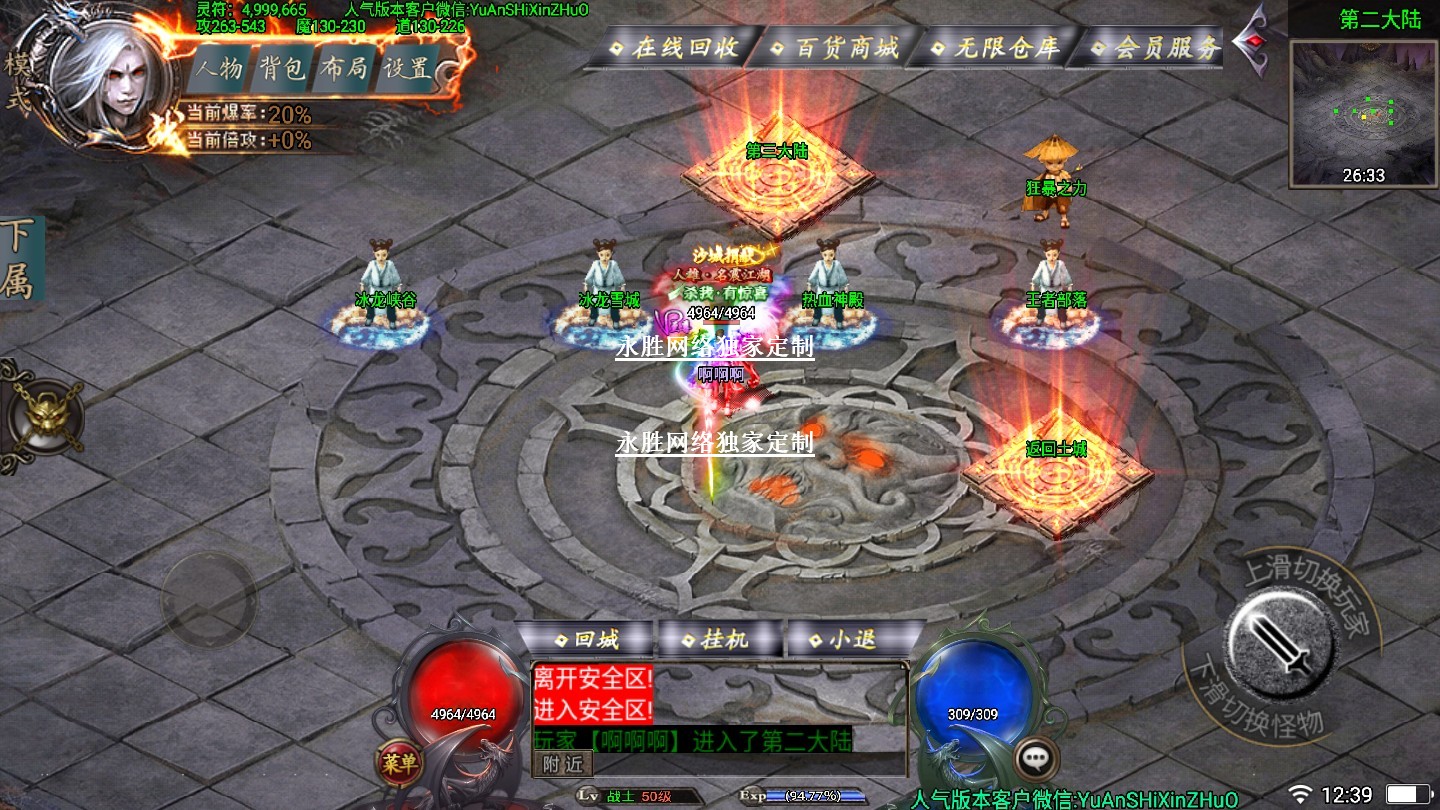Select the 布局 layout button

[x=344, y=69]
